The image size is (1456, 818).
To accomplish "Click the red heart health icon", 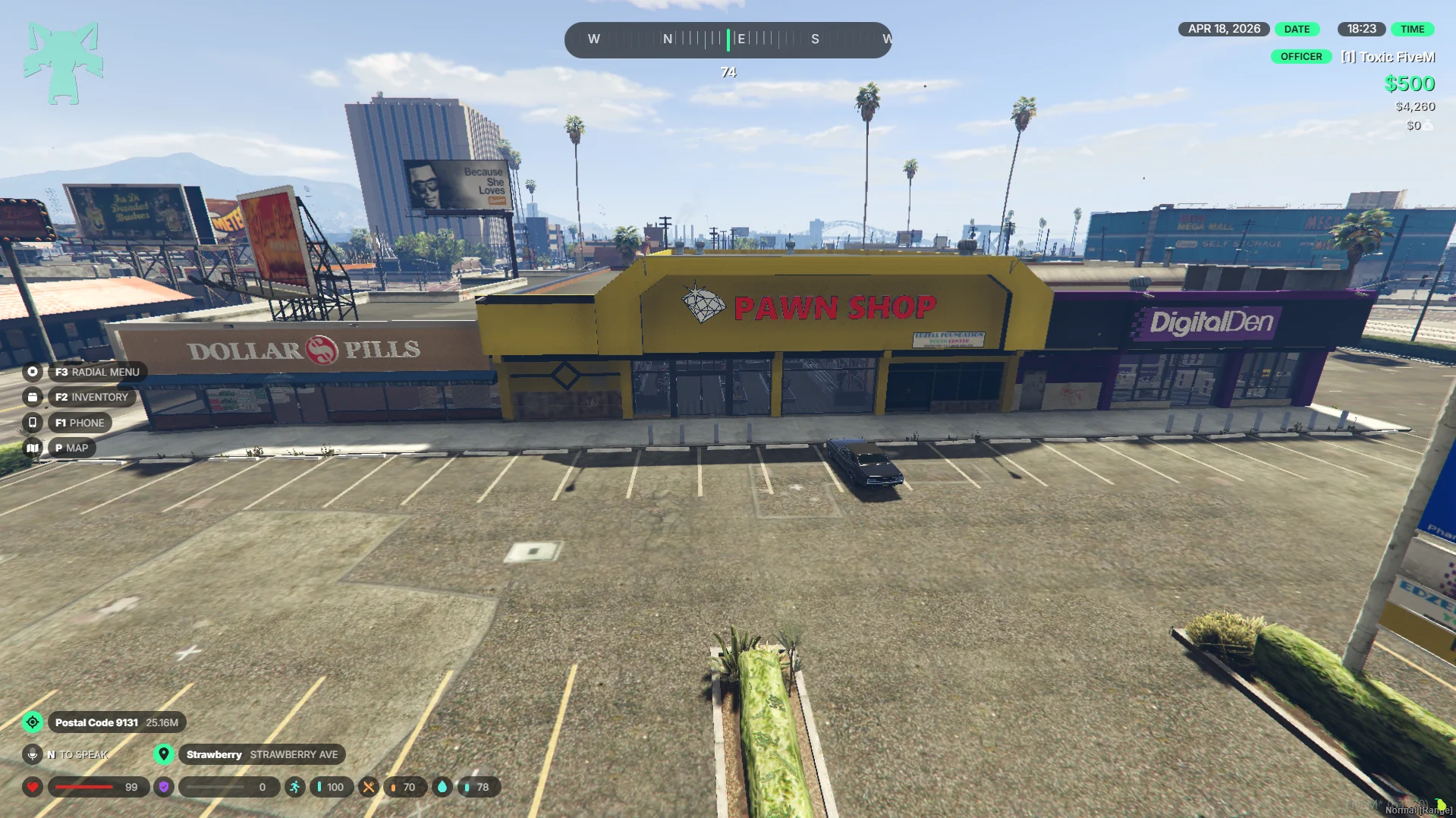I will click(x=33, y=787).
